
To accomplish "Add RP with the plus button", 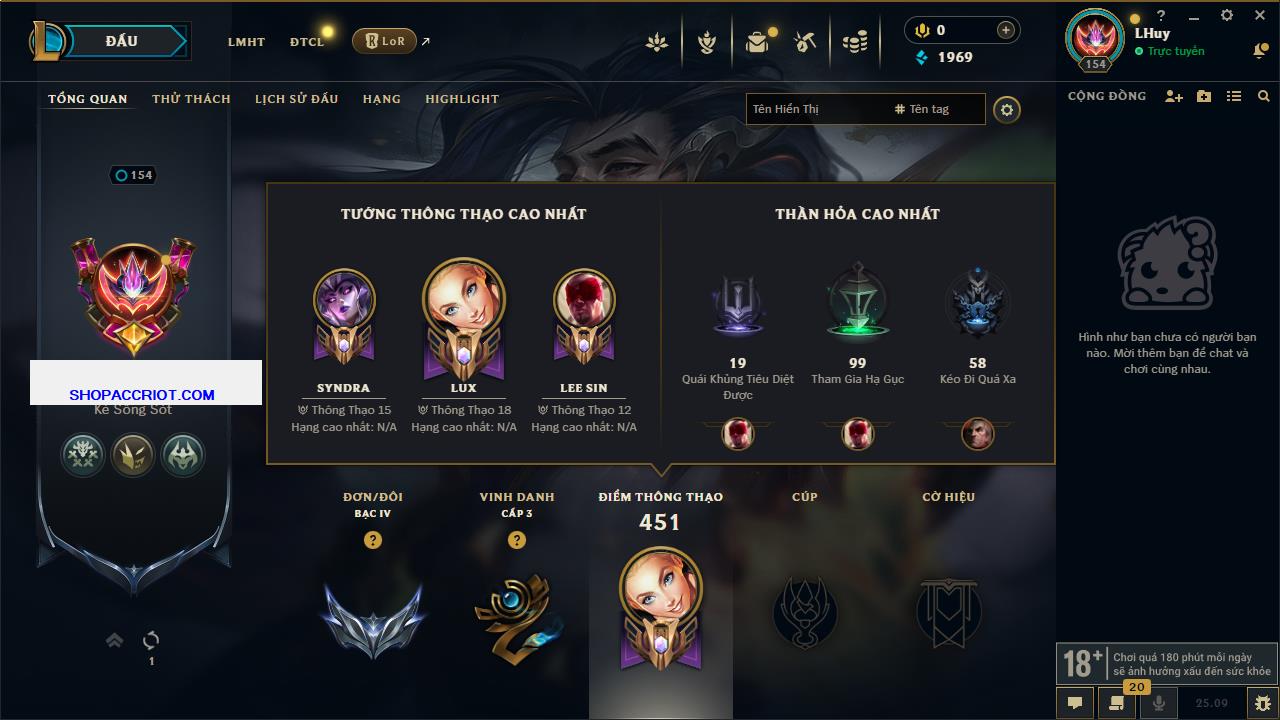I will [x=1006, y=30].
